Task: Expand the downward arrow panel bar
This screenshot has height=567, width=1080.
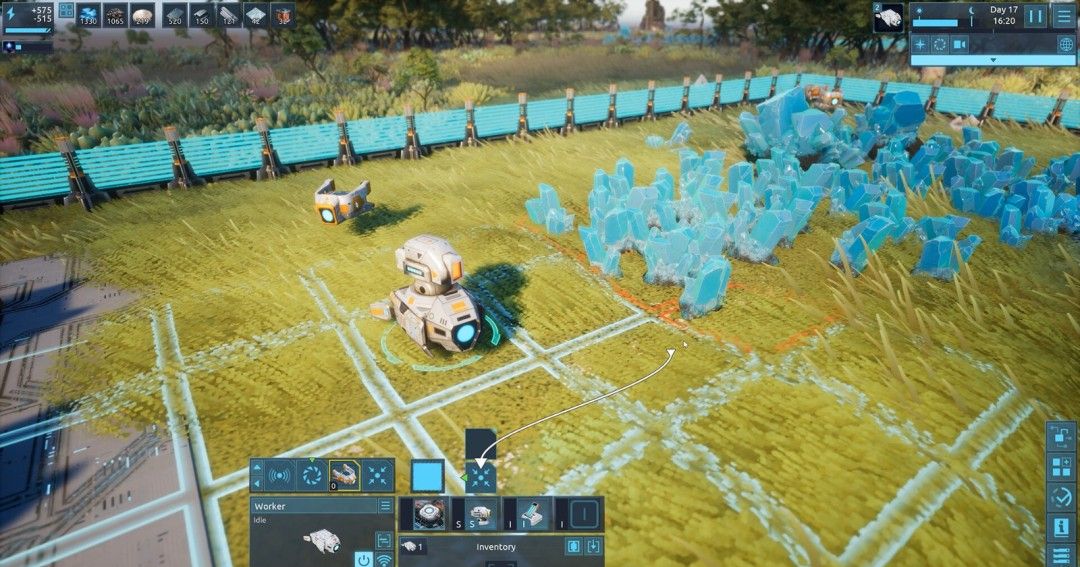Action: click(991, 60)
